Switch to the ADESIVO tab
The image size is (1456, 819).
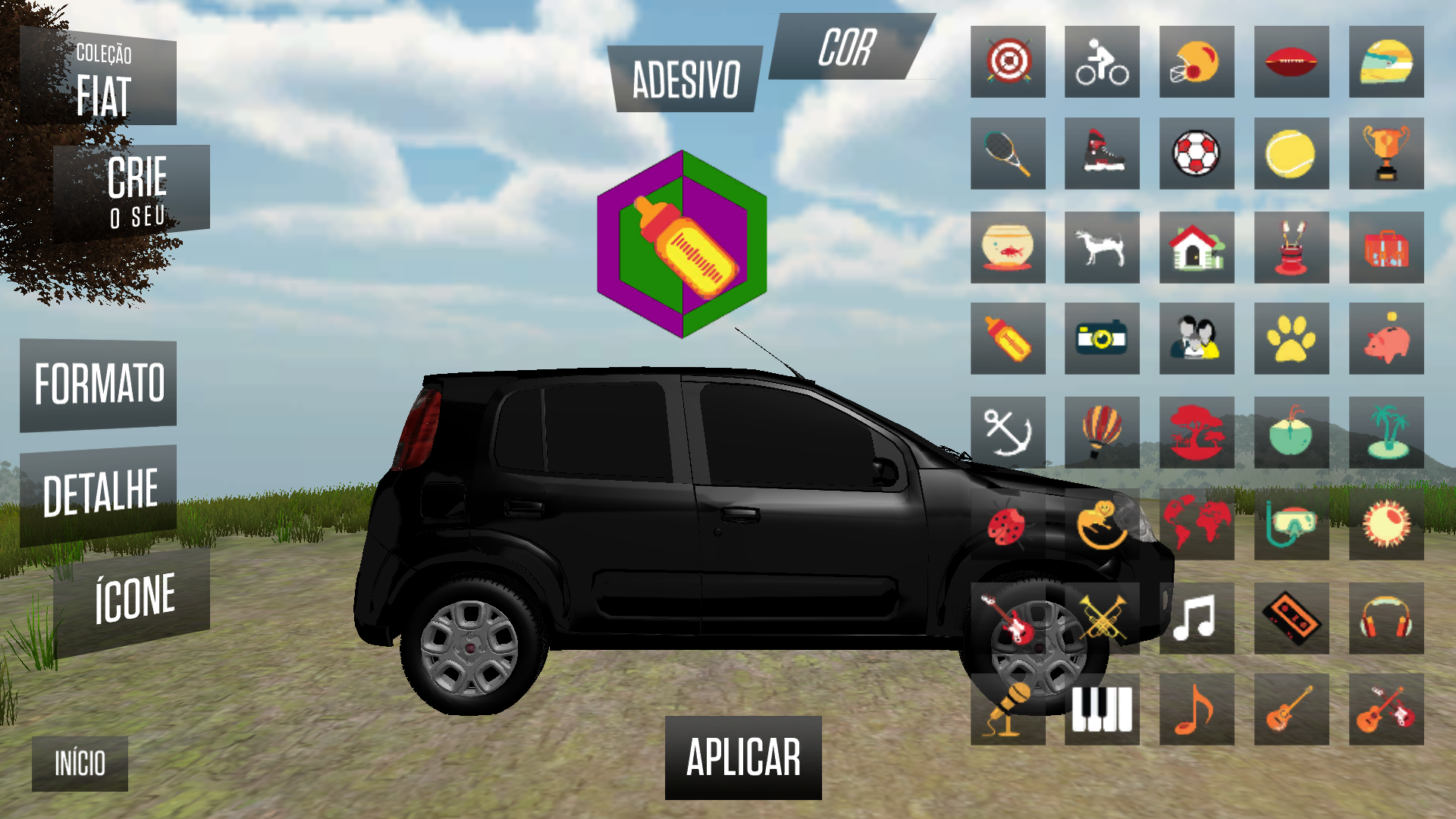[686, 80]
